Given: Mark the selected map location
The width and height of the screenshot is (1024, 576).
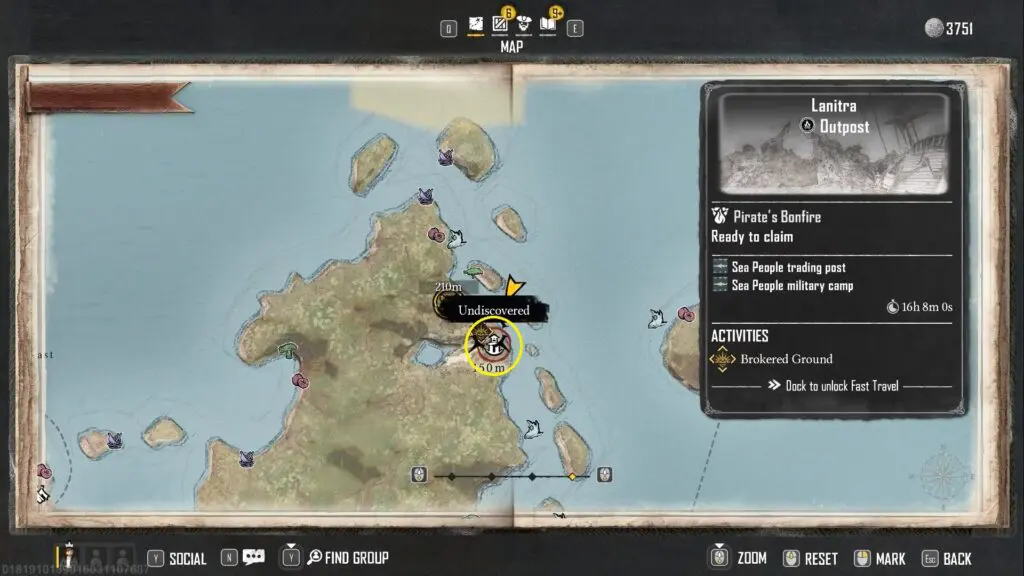Looking at the screenshot, I should click(x=880, y=559).
